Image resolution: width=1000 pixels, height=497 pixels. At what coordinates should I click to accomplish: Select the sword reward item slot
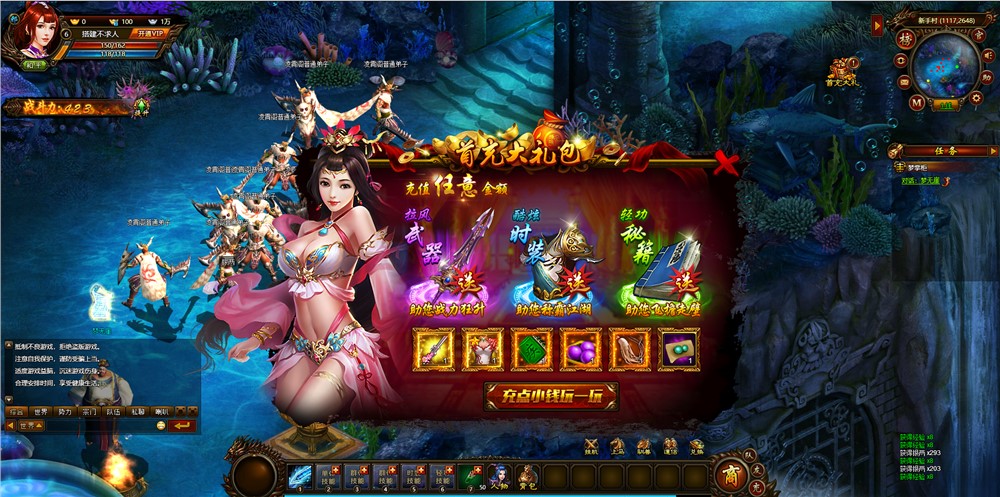433,350
